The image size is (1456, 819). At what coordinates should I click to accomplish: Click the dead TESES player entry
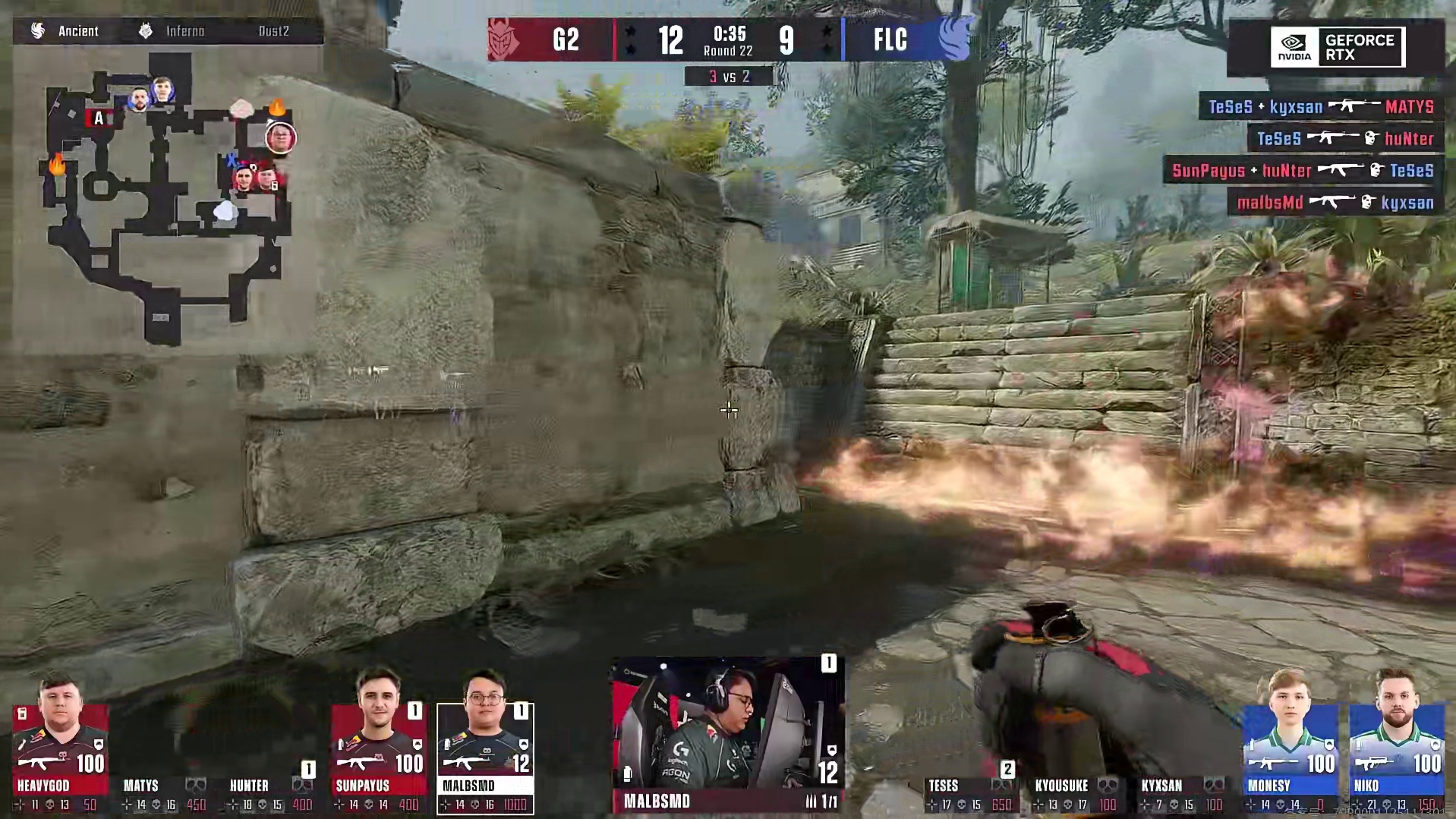[x=969, y=793]
